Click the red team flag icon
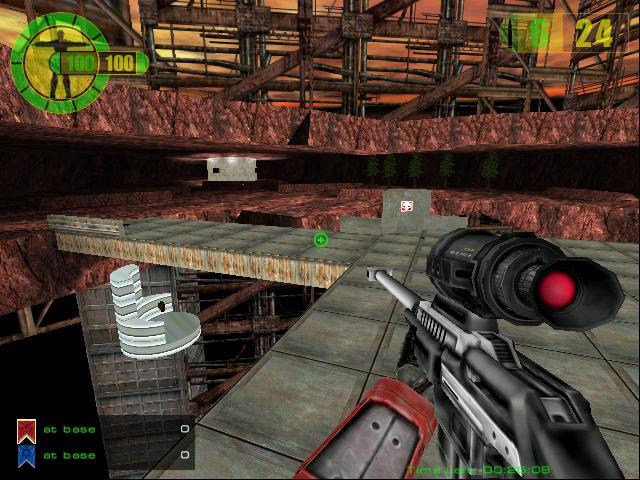The width and height of the screenshot is (640, 480). 25,430
